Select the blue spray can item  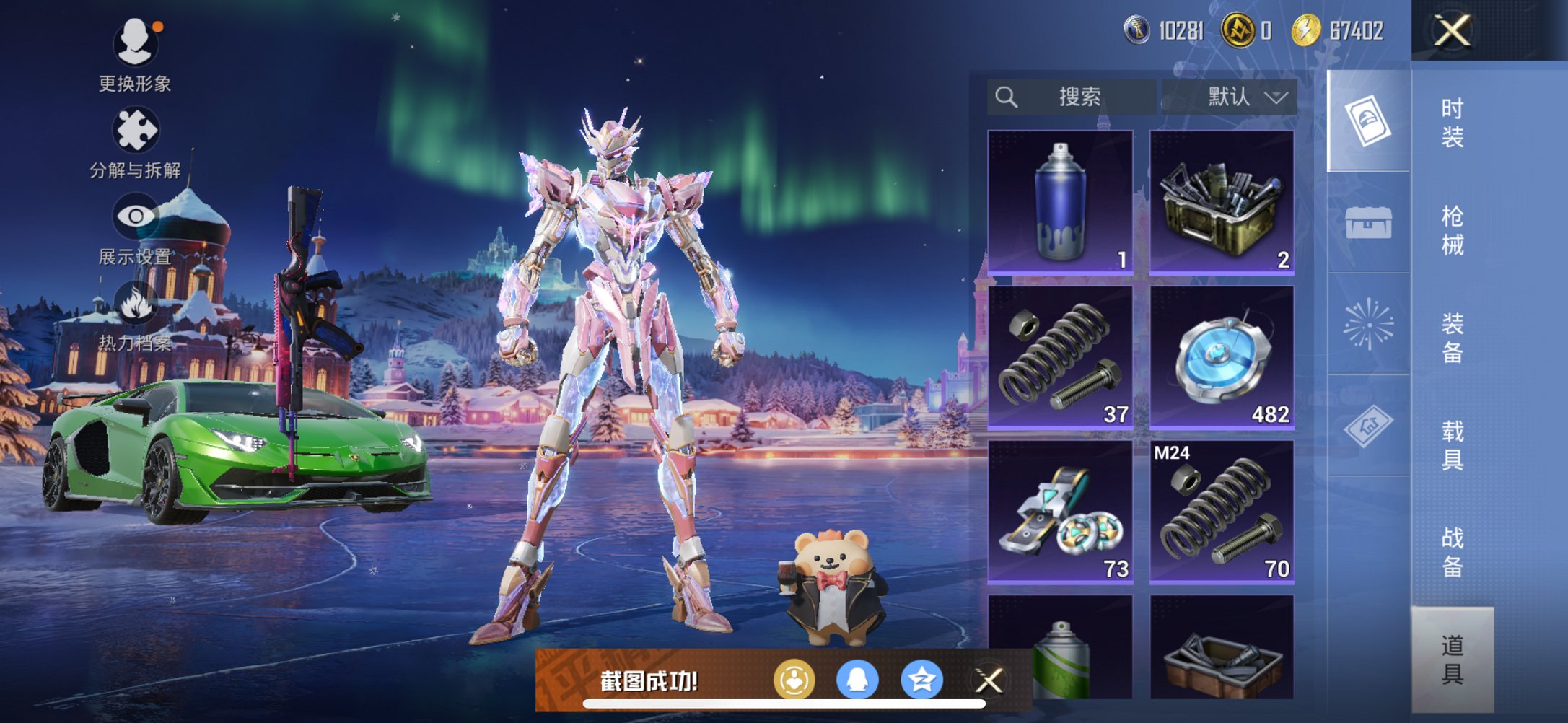[1060, 202]
